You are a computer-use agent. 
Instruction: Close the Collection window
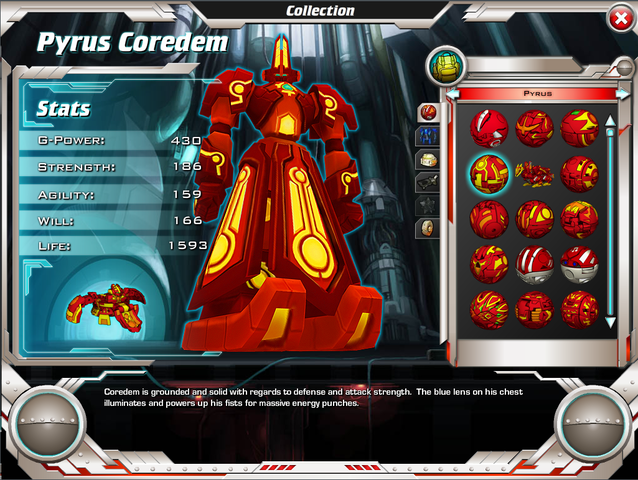tap(619, 17)
